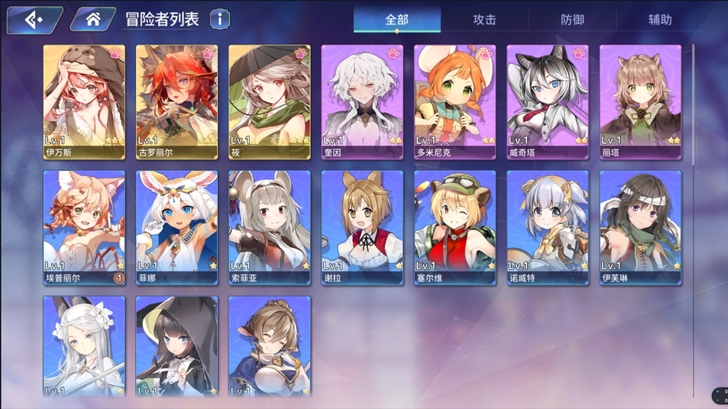Select the 埃普丽尔 adventurer card
The height and width of the screenshot is (409, 728).
pos(85,227)
